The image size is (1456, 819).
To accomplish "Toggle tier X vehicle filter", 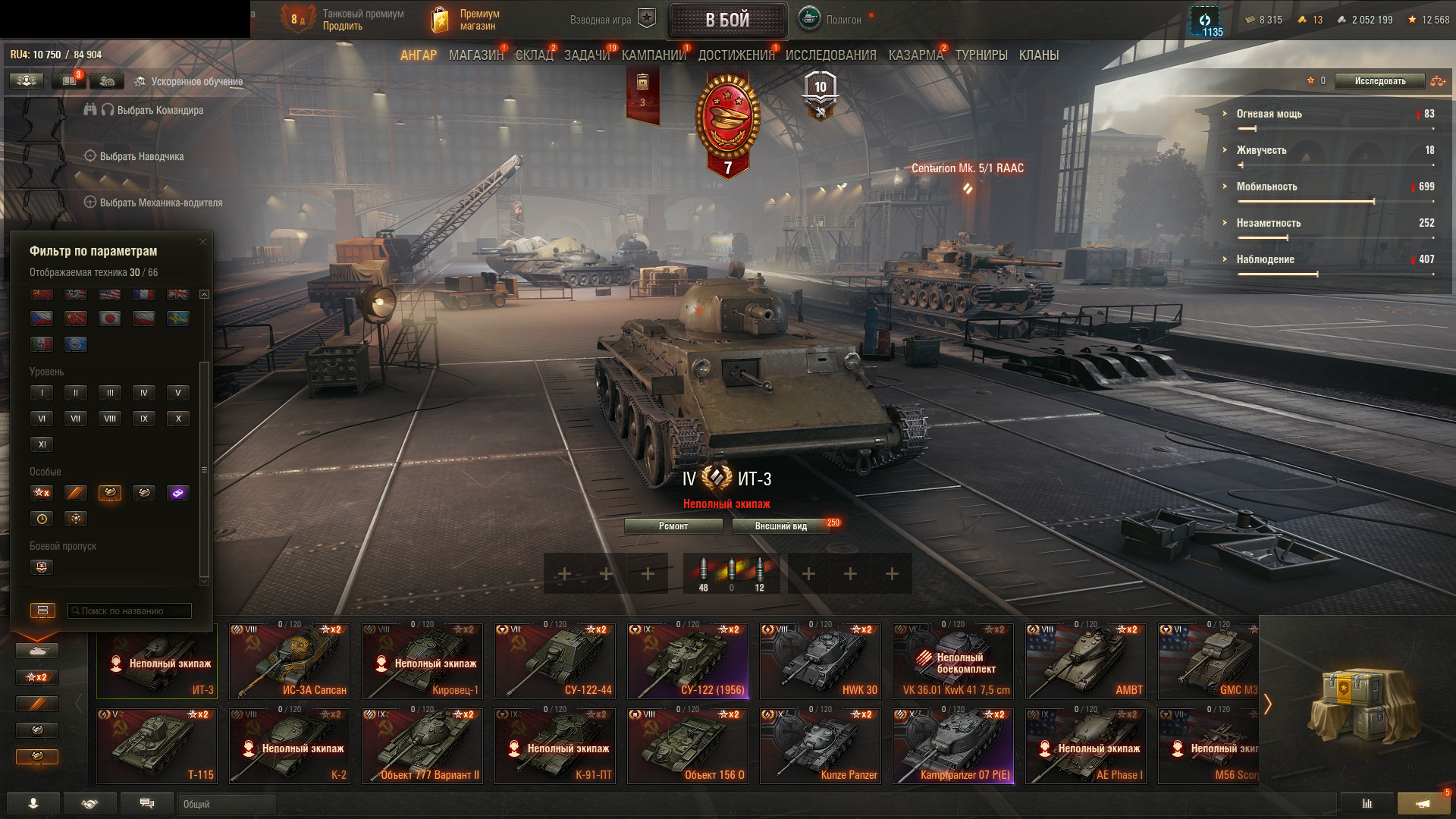I will tap(178, 419).
